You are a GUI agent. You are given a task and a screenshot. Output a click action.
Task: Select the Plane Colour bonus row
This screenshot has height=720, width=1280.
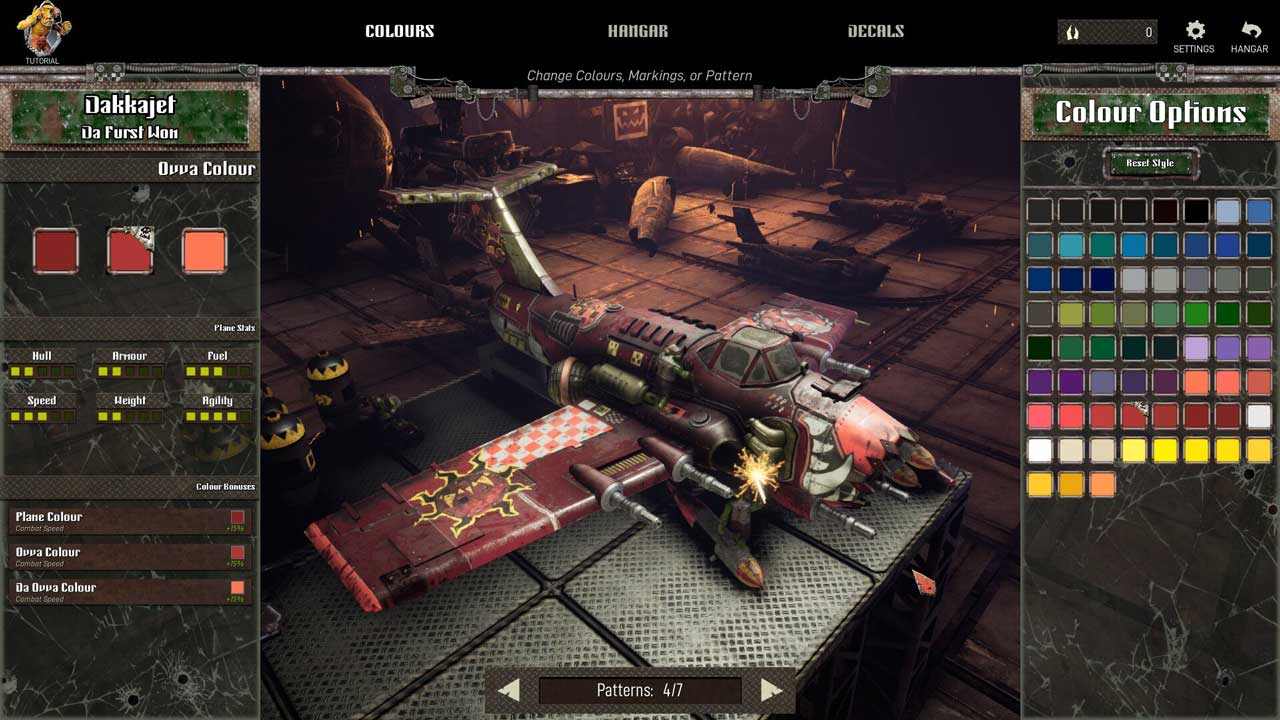pyautogui.click(x=130, y=520)
